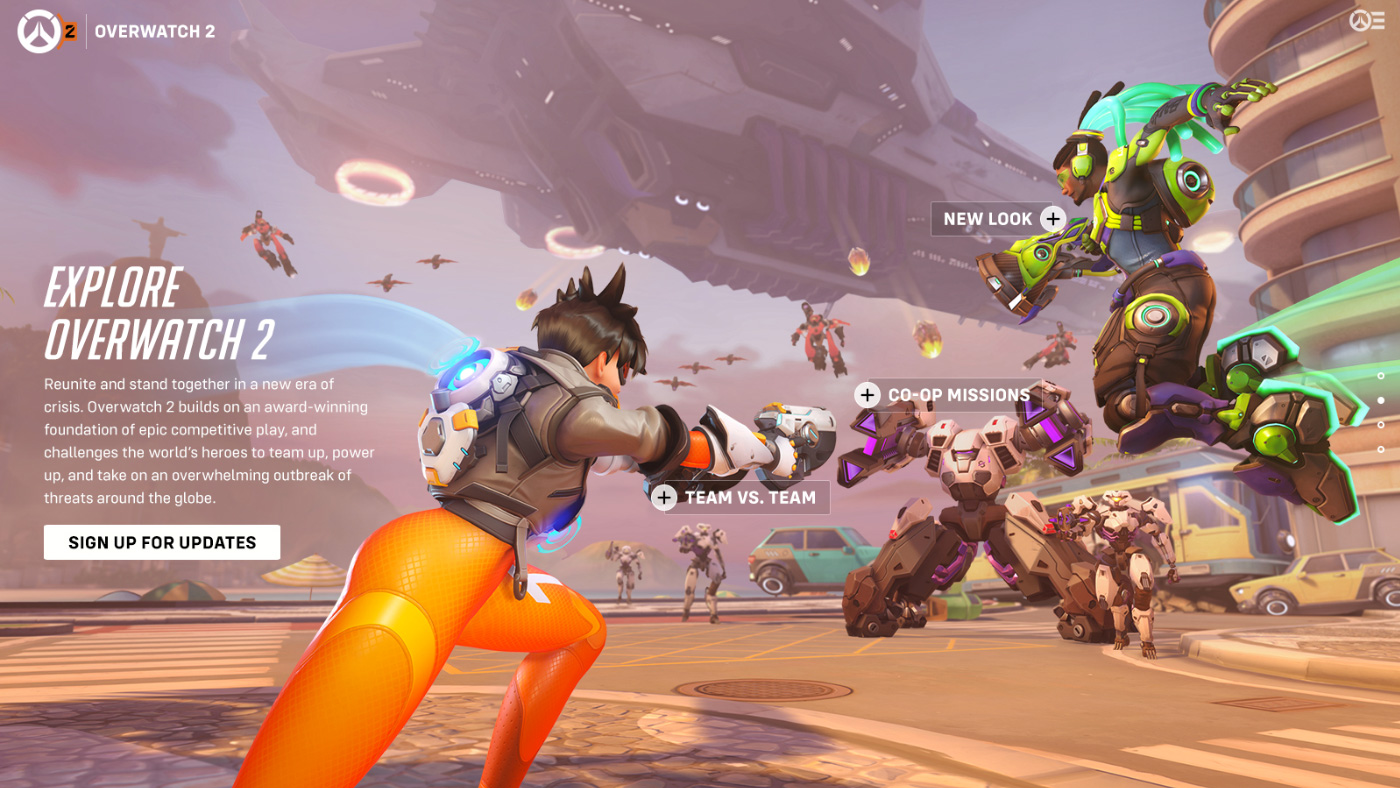Image resolution: width=1400 pixels, height=788 pixels.
Task: Click the "SIGN UP FOR UPDATES" button
Action: pyautogui.click(x=161, y=541)
